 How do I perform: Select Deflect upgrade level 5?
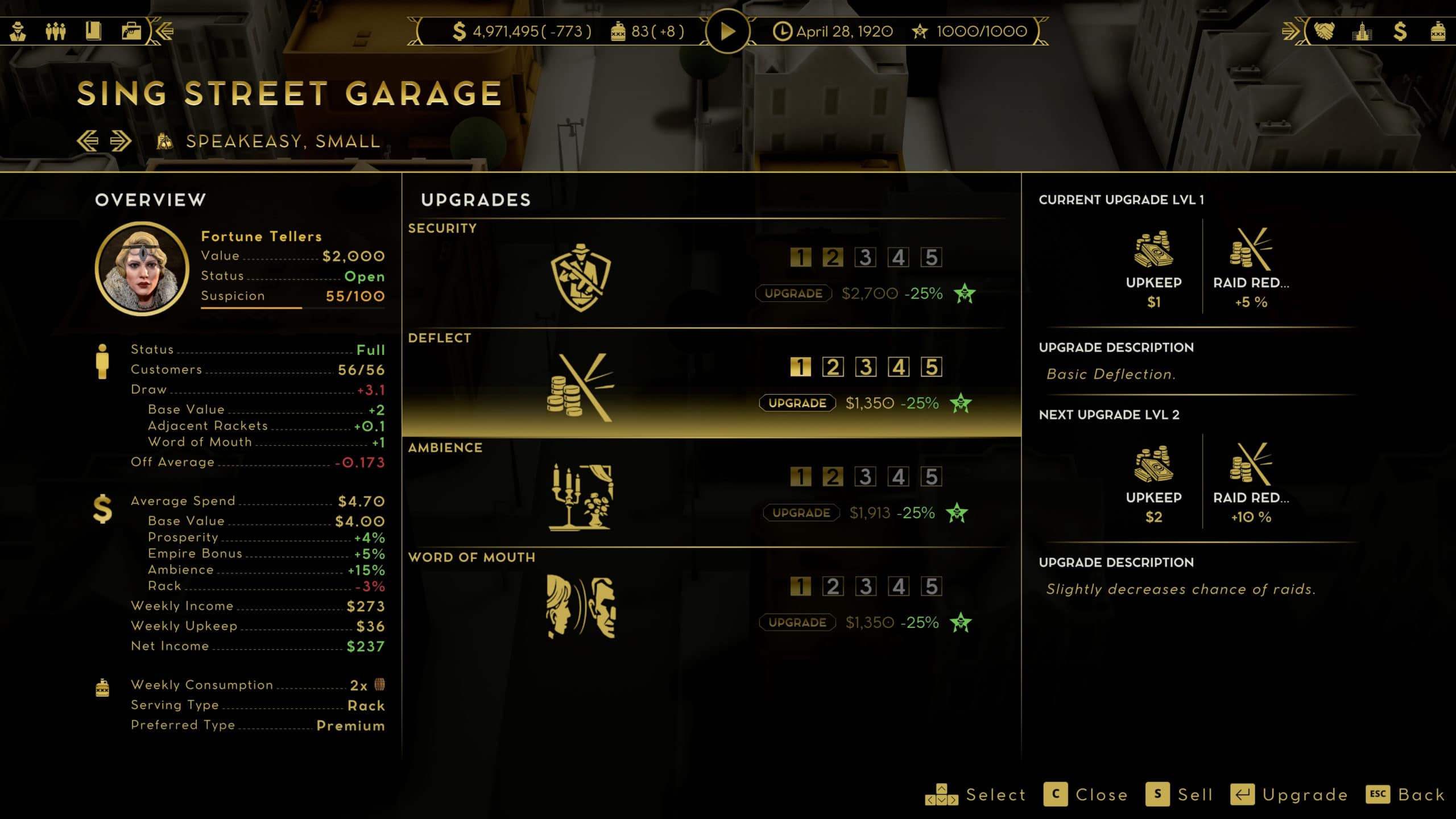point(930,366)
